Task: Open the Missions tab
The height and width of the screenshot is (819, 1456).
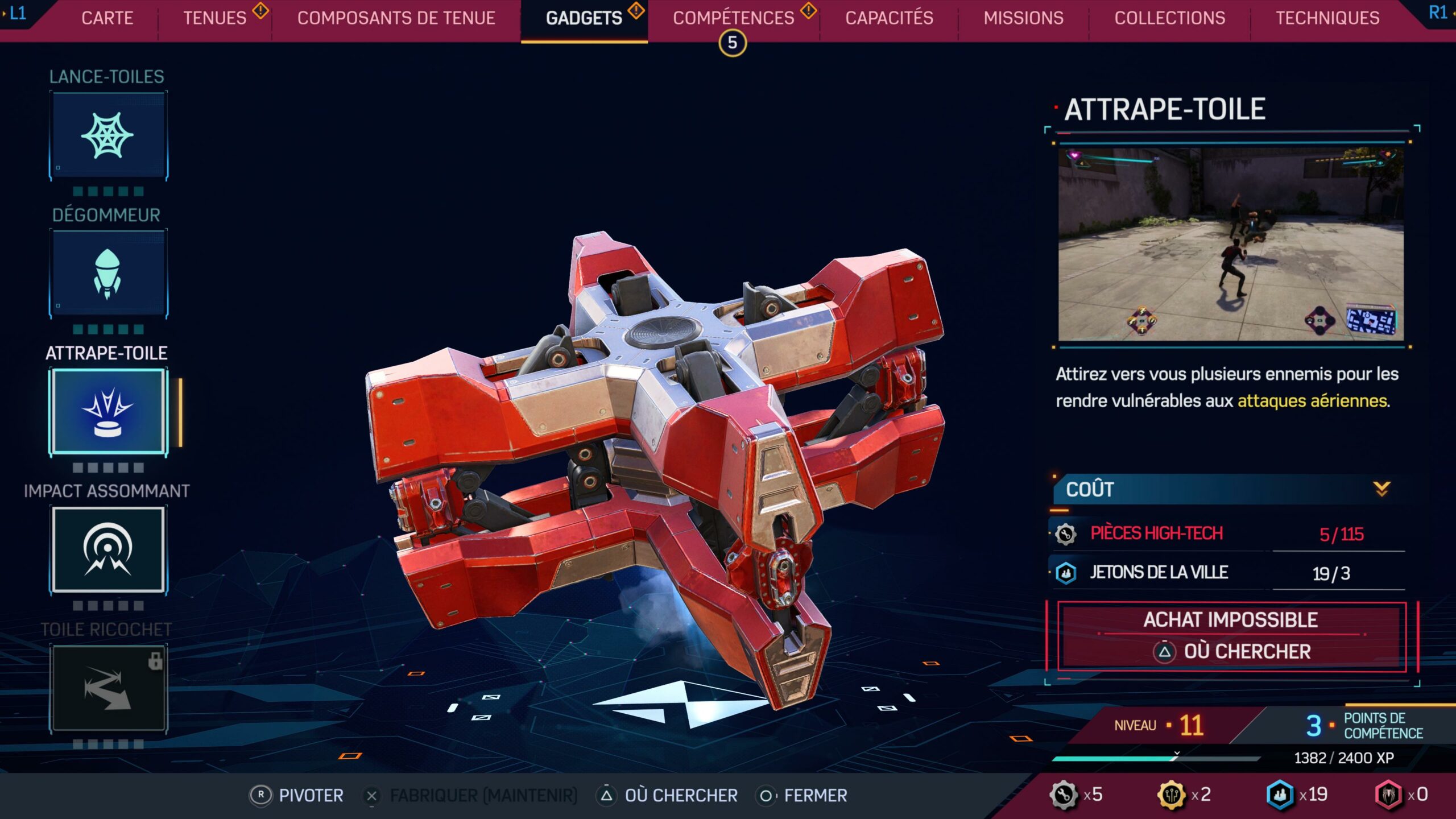Action: [1023, 18]
